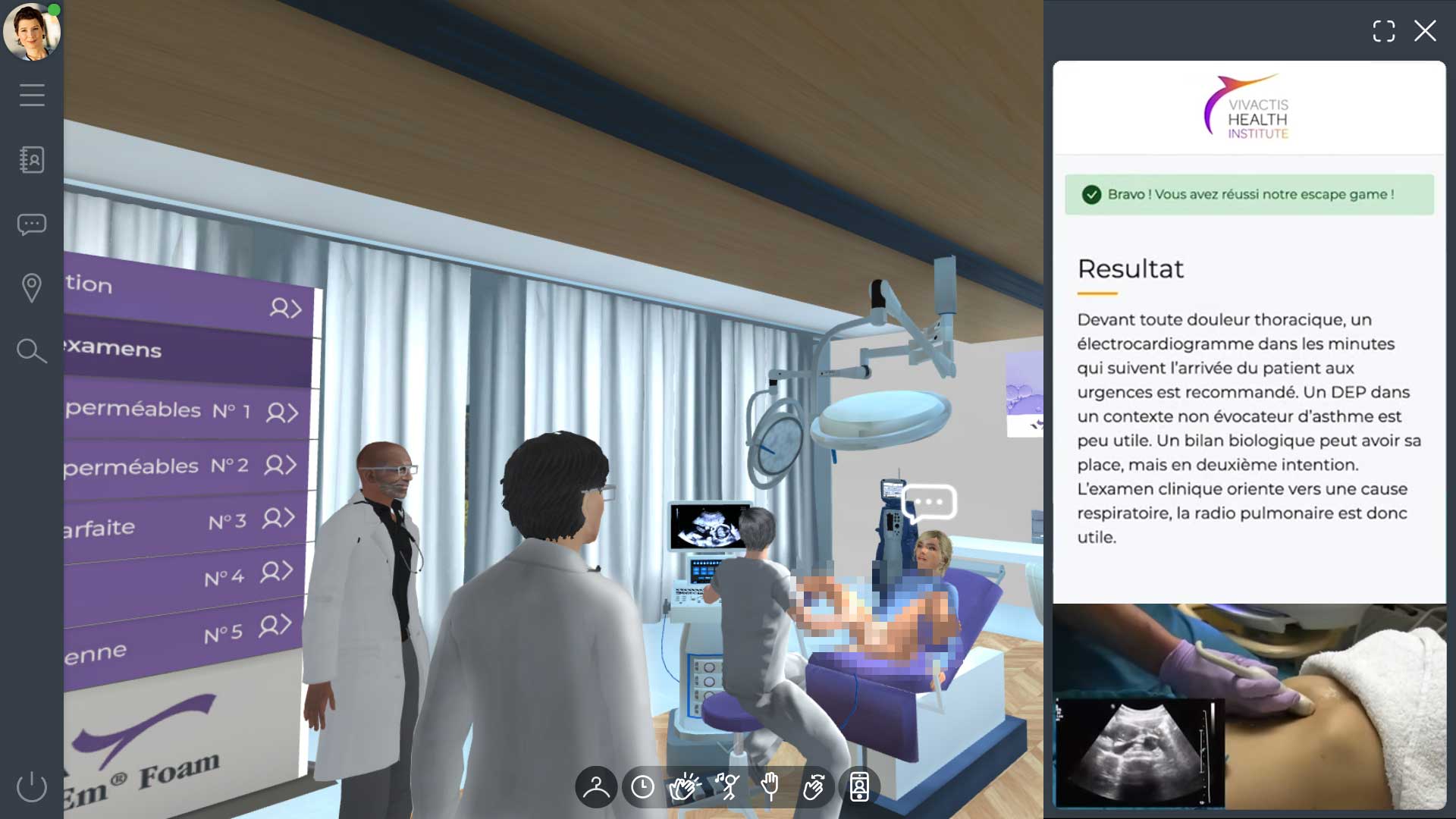Viewport: 1456px width, 819px height.
Task: Toggle the raise-hand gesture
Action: 771,787
